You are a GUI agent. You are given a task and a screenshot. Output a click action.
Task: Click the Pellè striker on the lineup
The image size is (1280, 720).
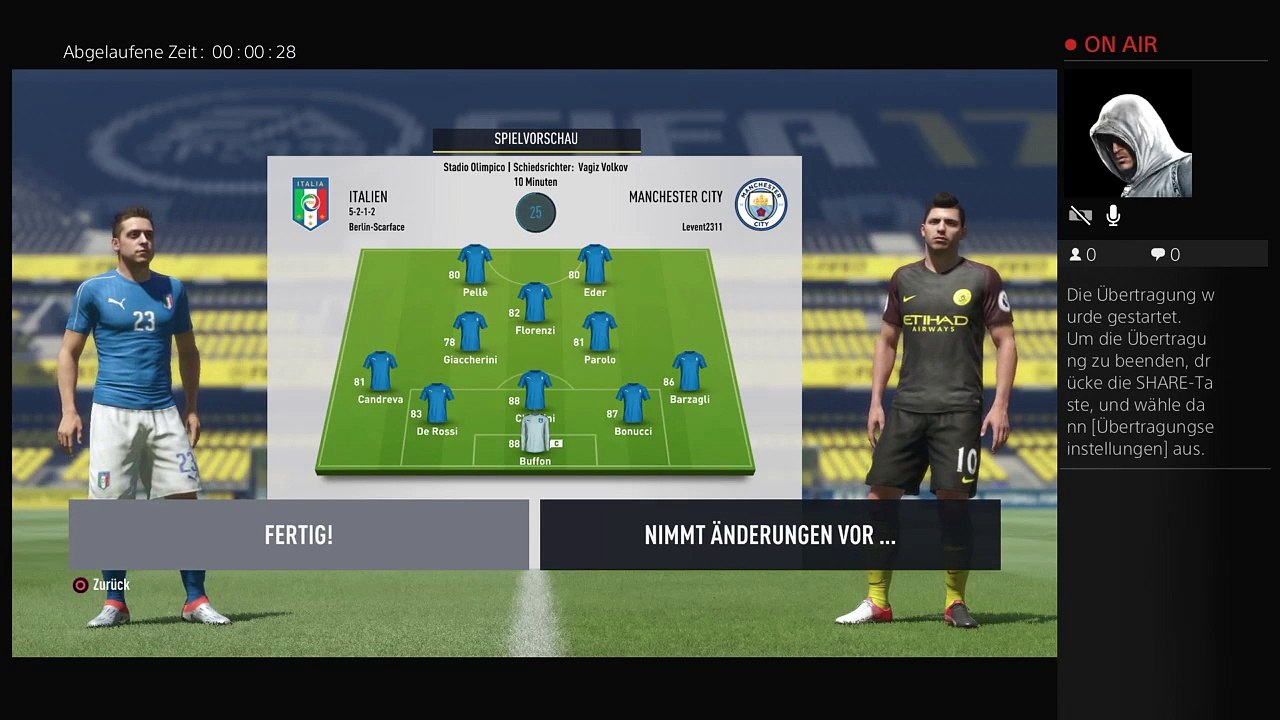pos(475,265)
